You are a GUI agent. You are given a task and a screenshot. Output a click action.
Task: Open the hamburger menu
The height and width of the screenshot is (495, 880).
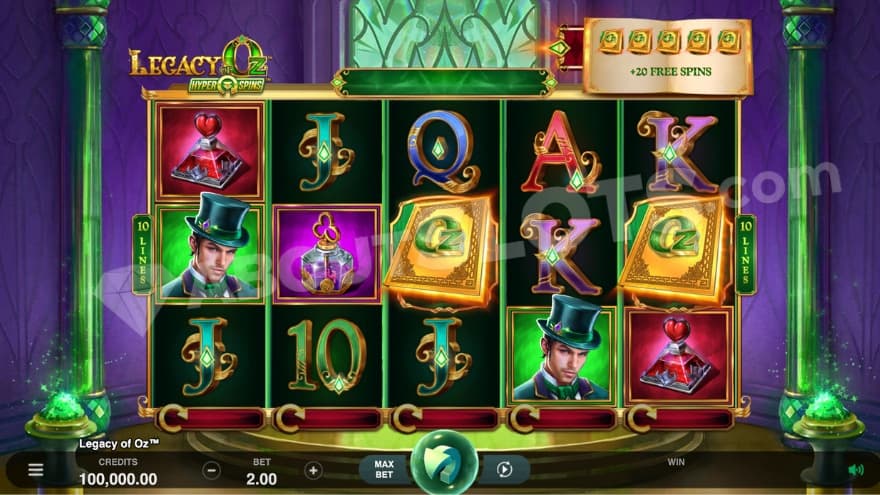(x=36, y=469)
